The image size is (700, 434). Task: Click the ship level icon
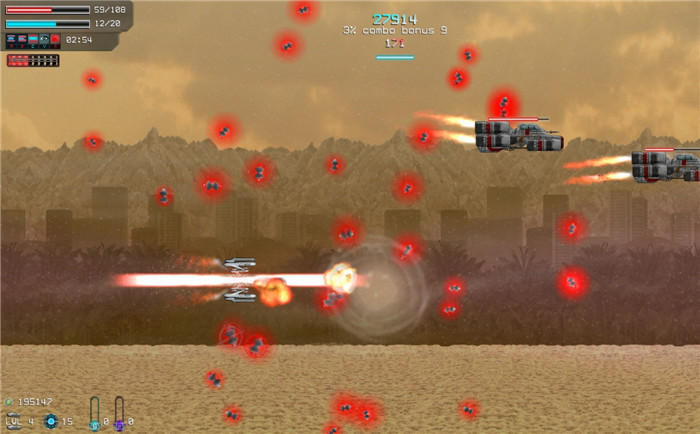pos(12,419)
